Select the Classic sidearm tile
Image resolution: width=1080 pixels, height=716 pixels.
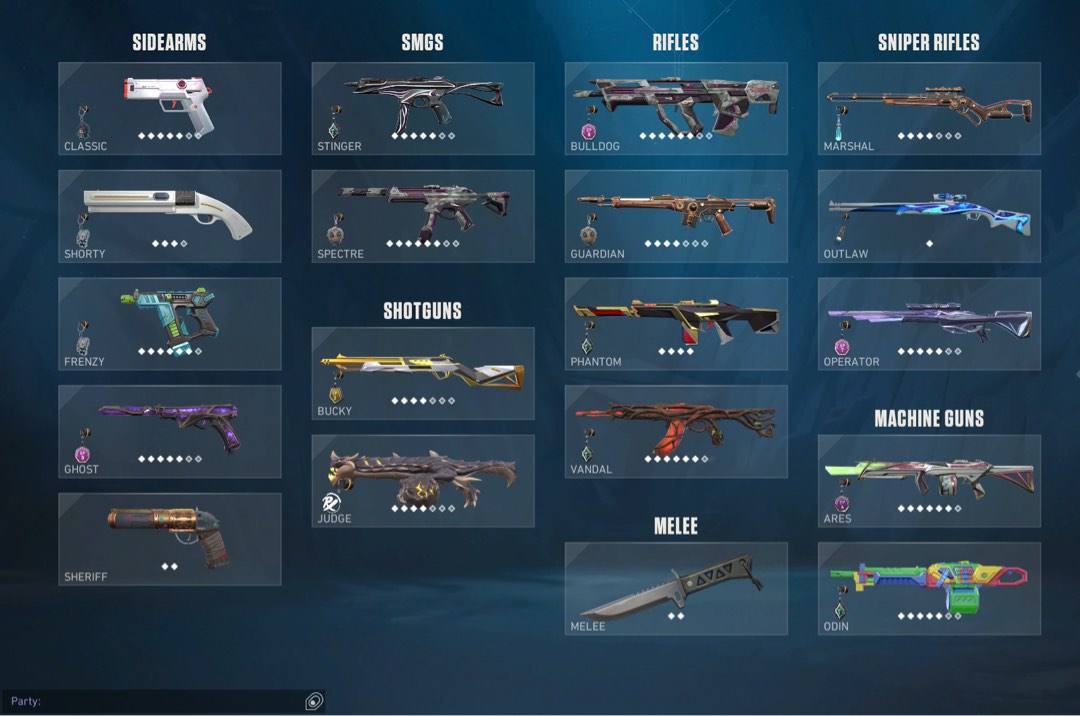(169, 108)
